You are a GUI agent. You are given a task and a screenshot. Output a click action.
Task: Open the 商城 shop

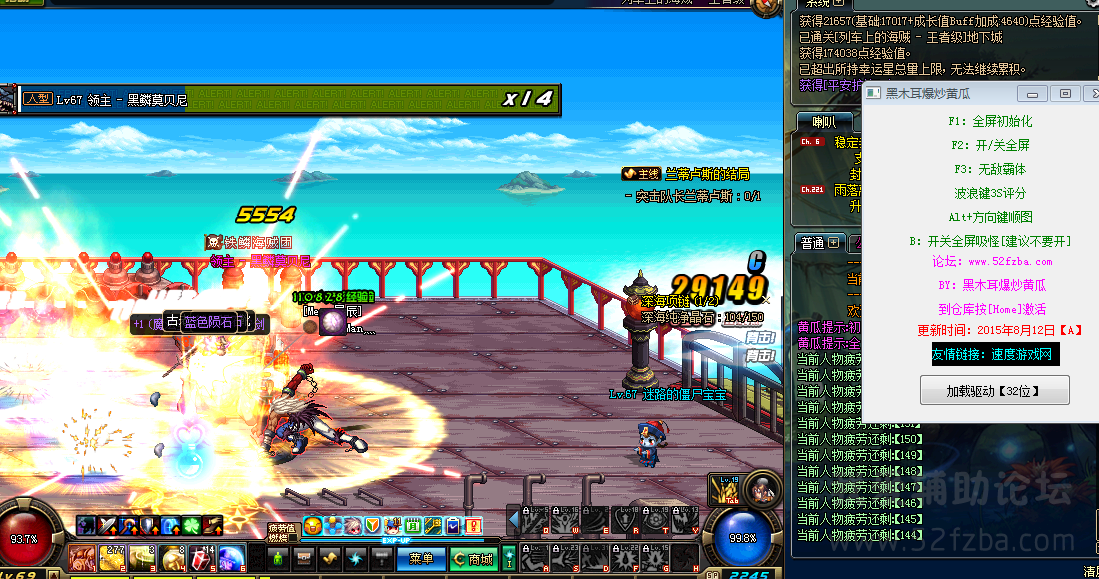[x=474, y=559]
